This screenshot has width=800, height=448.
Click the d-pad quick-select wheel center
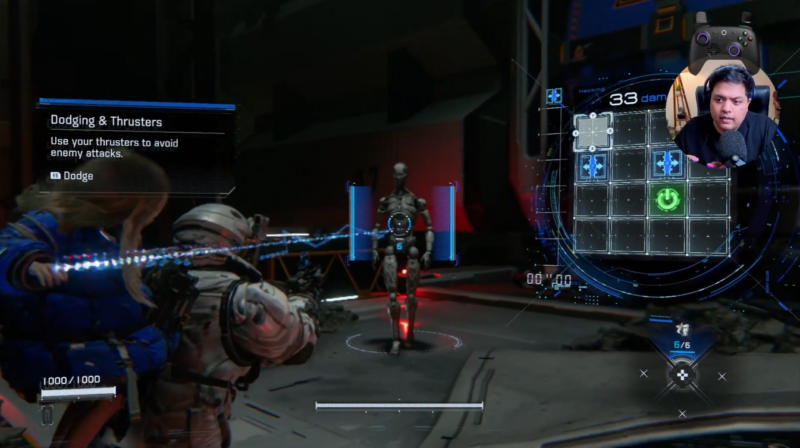(682, 374)
